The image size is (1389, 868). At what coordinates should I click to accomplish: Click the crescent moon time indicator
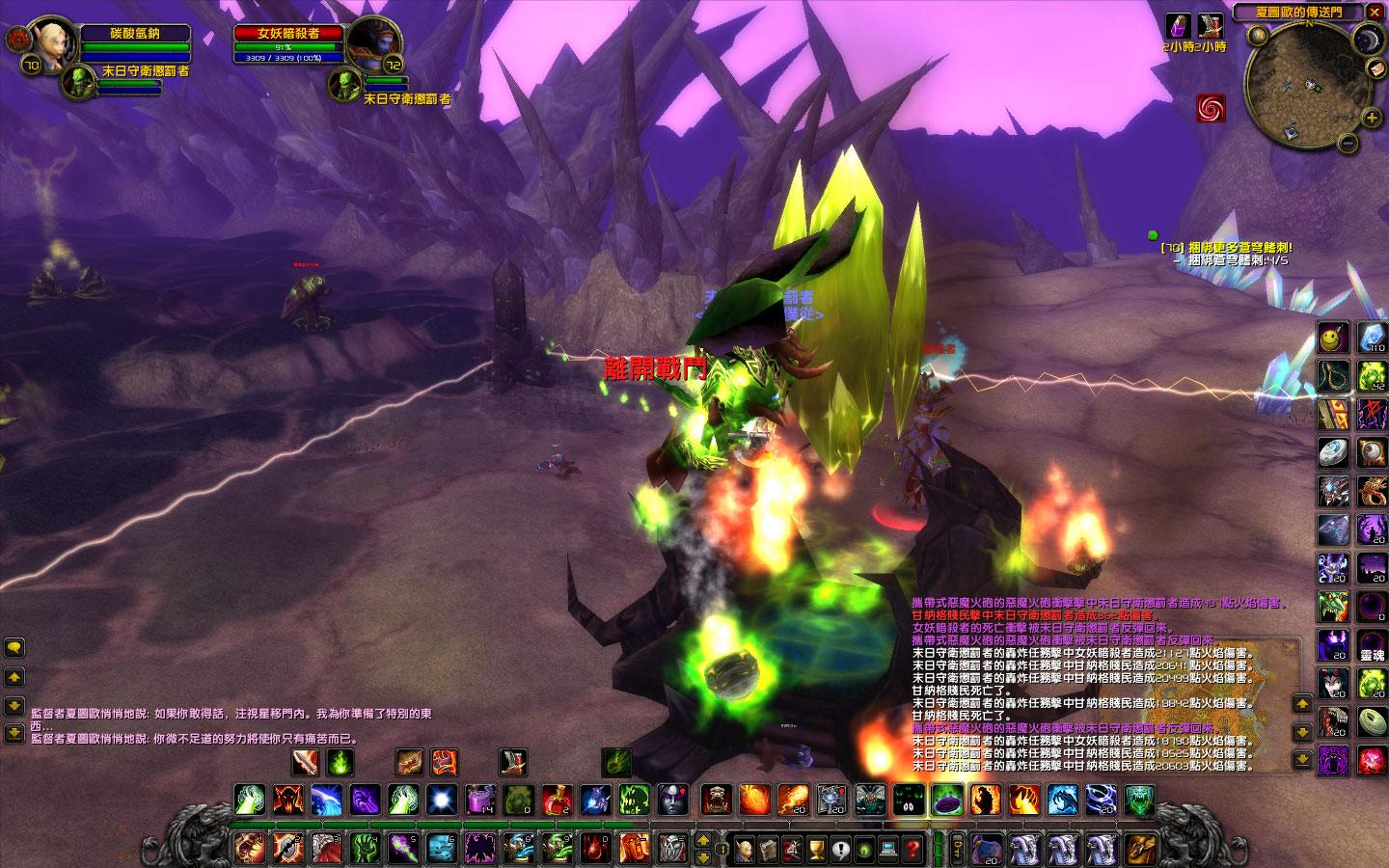click(1367, 40)
